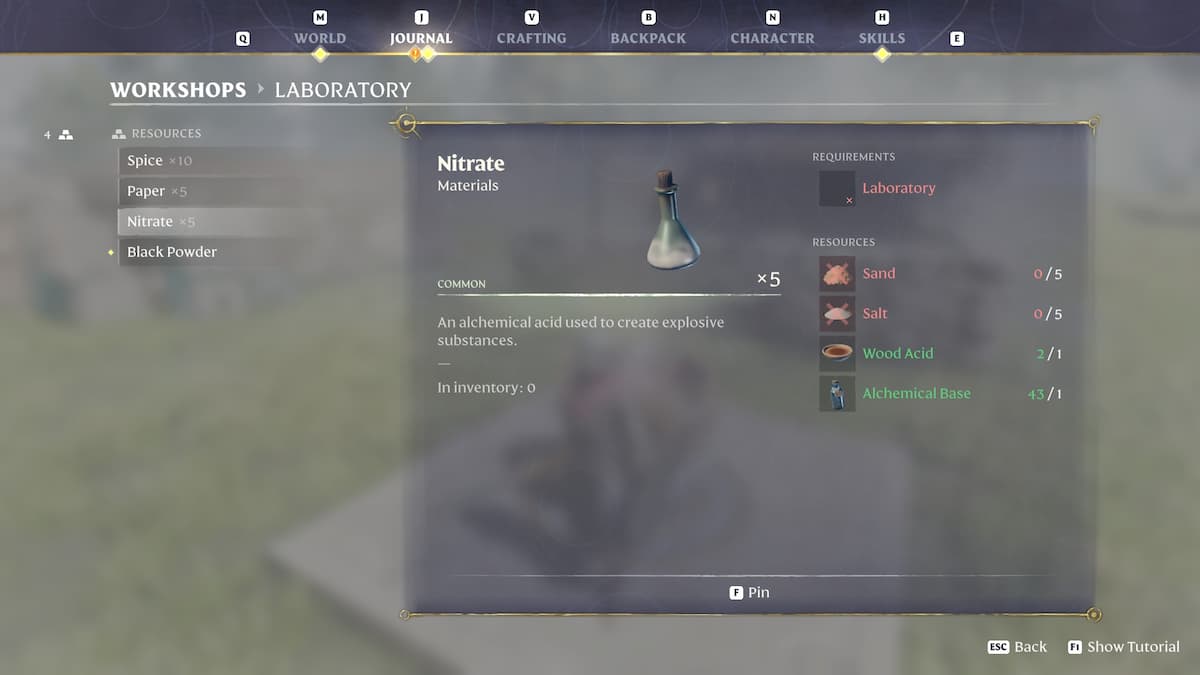Open the Backpack tab
This screenshot has height=675, width=1200.
click(x=648, y=38)
